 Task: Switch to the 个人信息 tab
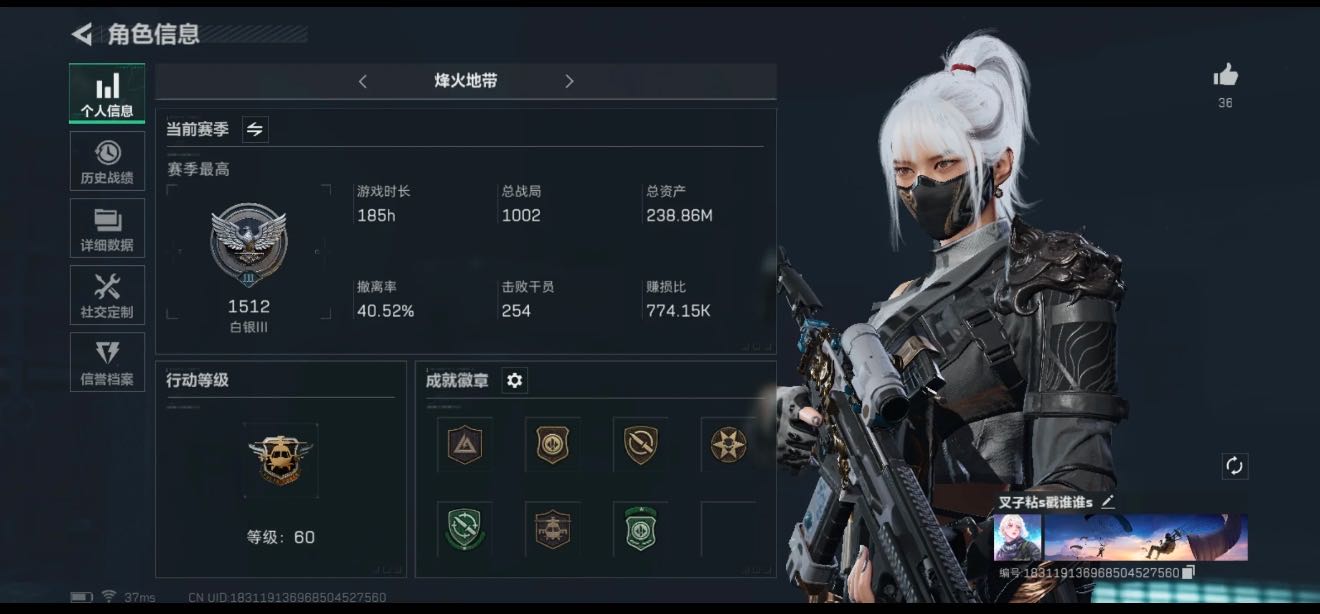pos(107,93)
